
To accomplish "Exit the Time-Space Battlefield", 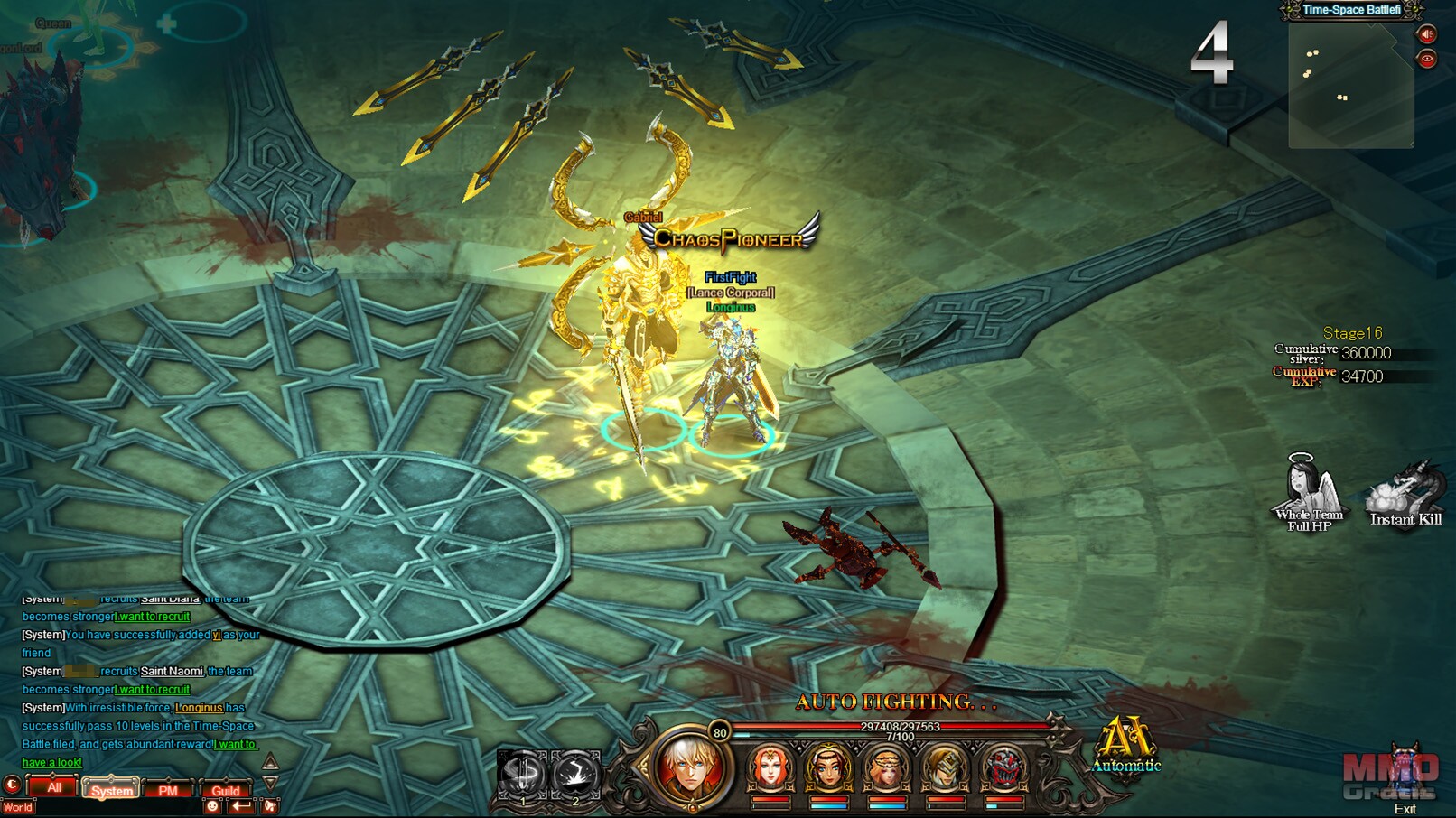I will 1405,808.
